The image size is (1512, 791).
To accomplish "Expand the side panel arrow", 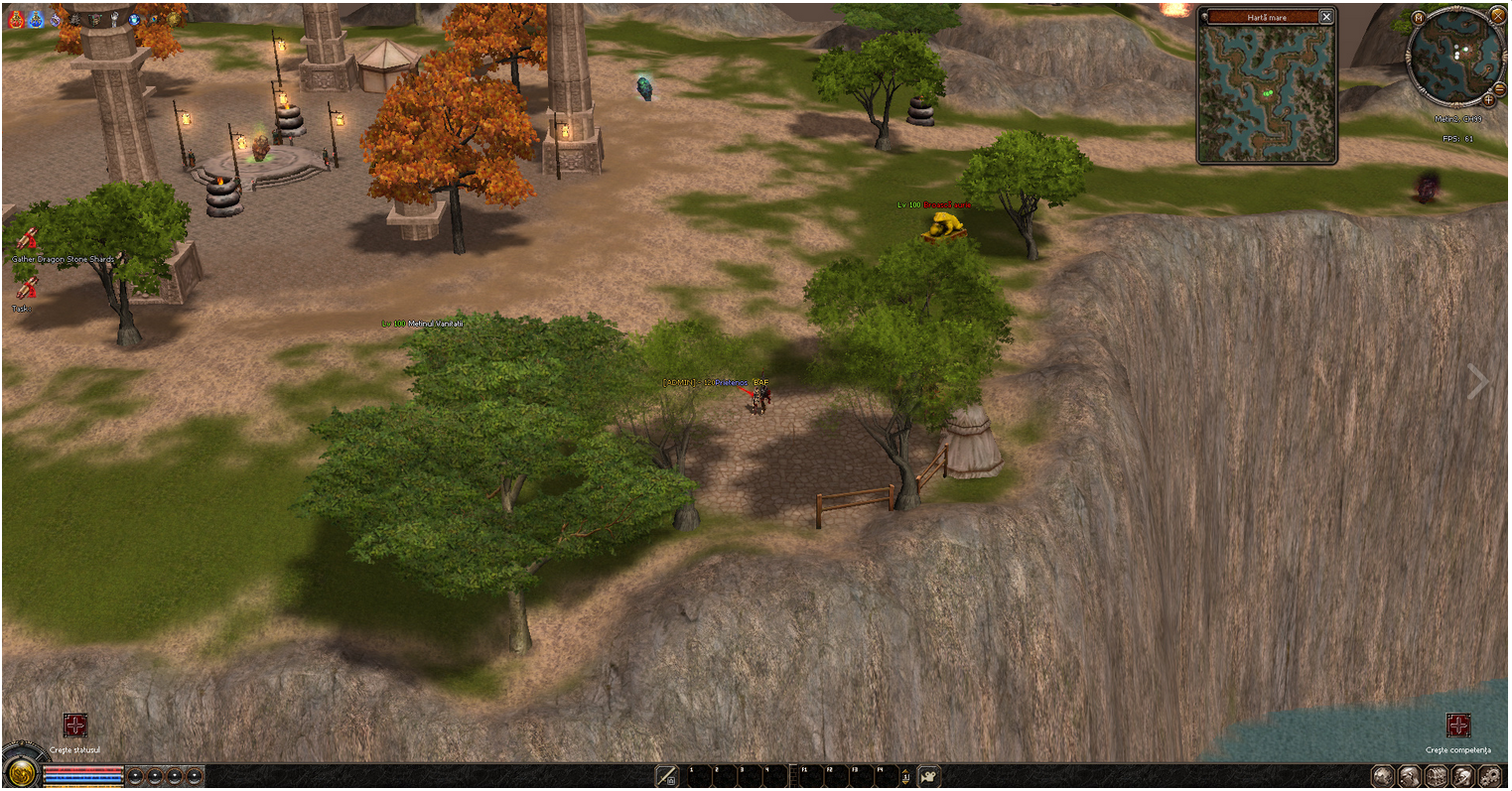I will pos(1478,381).
